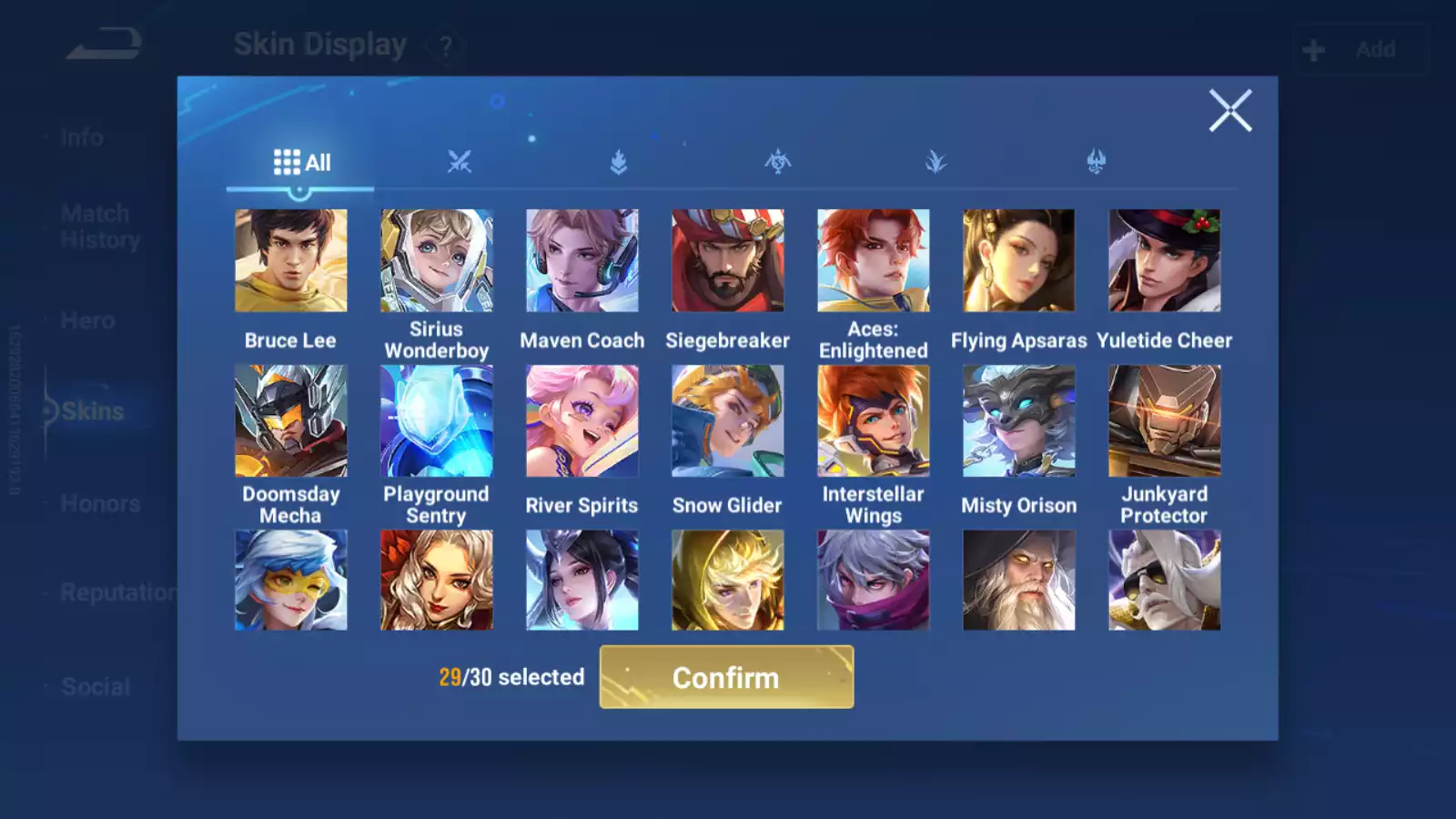Viewport: 1456px width, 819px height.
Task: Pick the Maven Coach skin
Action: coord(581,261)
